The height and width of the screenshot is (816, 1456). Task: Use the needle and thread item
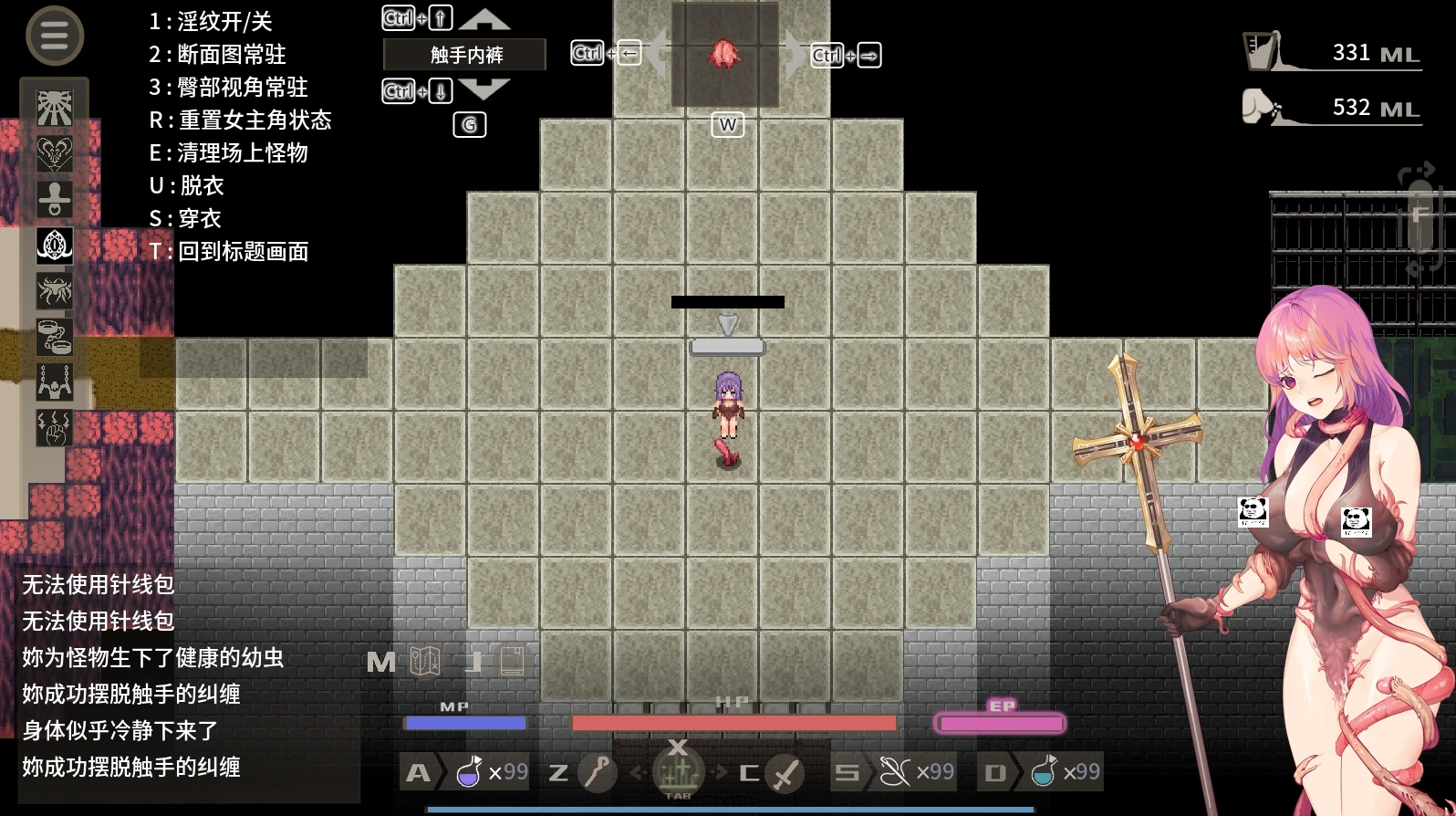pyautogui.click(x=895, y=773)
